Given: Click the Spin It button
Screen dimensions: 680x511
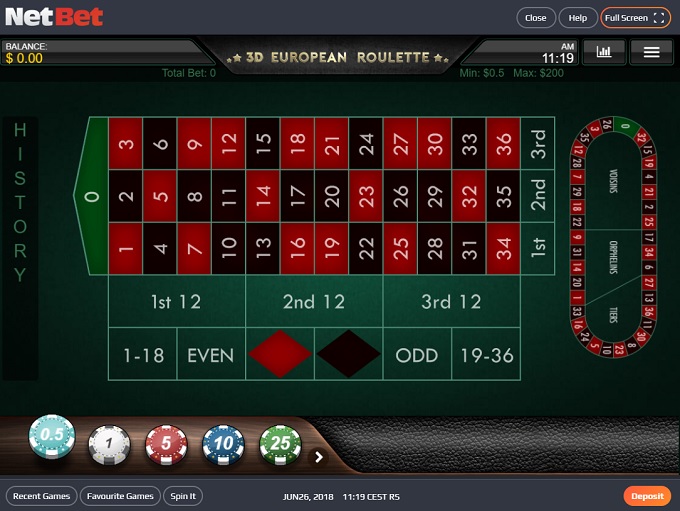Looking at the screenshot, I should [x=184, y=496].
